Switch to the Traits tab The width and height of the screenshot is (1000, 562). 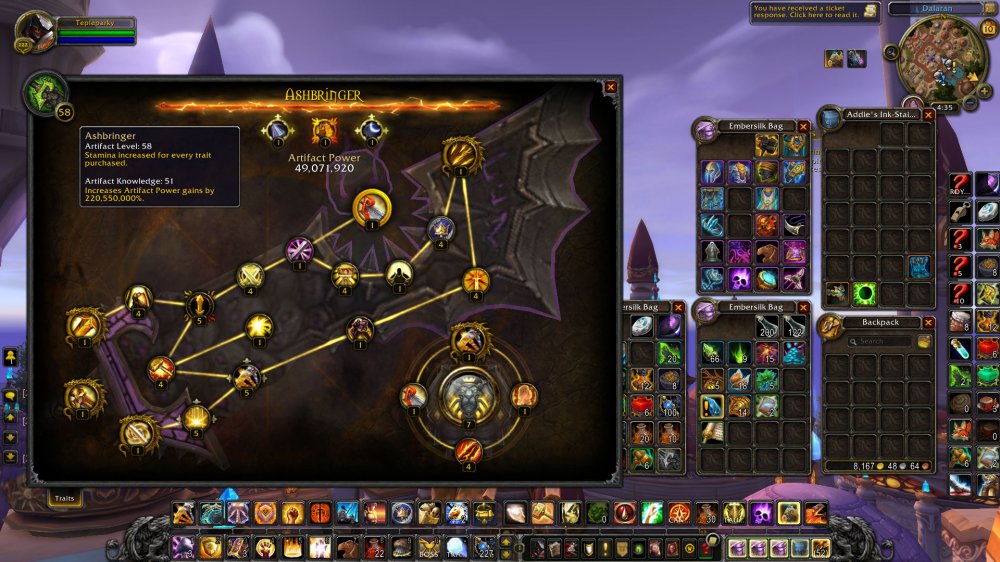65,496
